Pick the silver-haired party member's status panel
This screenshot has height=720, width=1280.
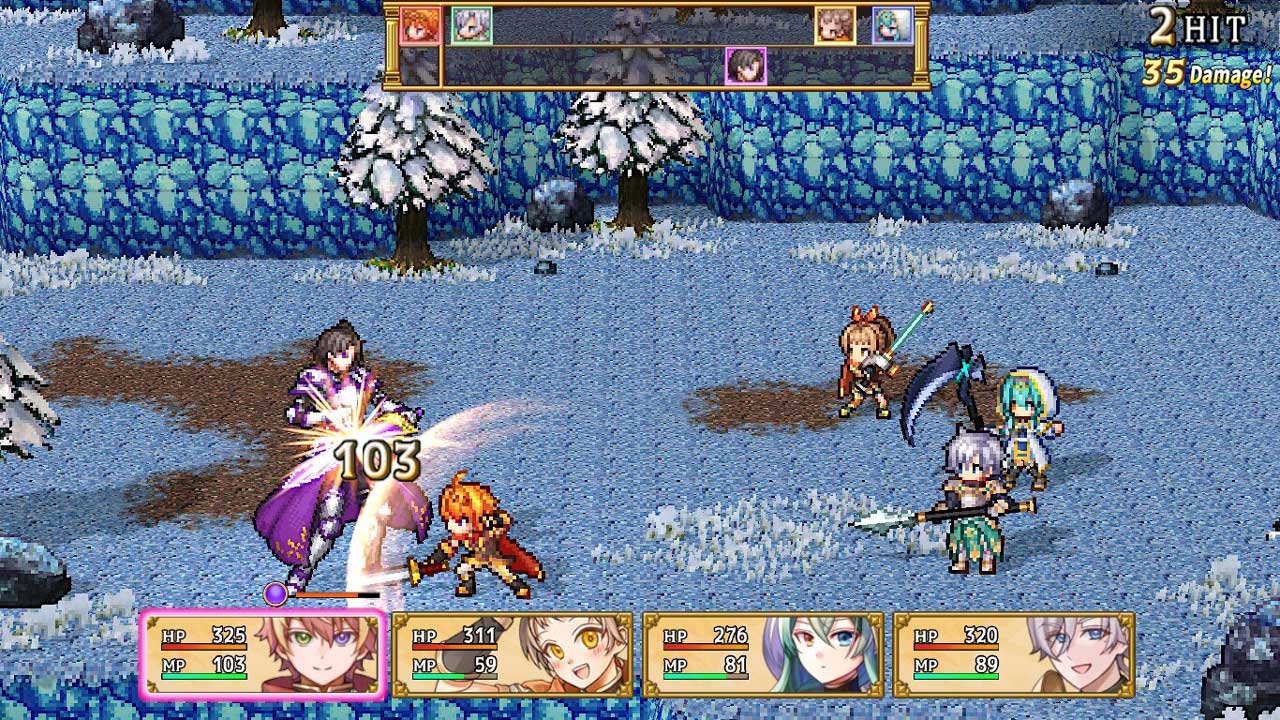1013,654
